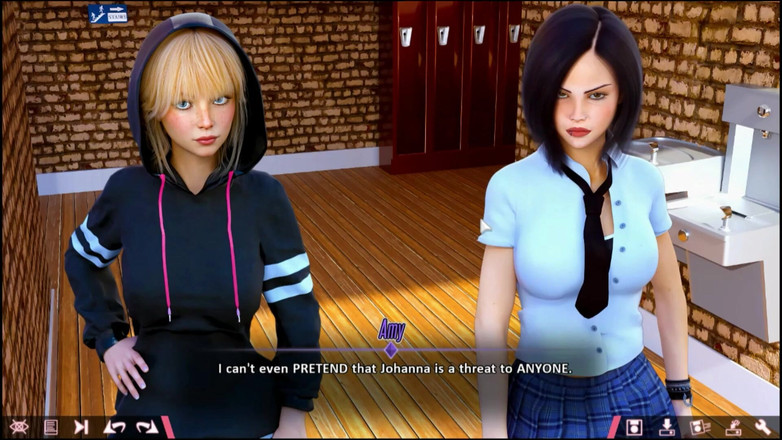The image size is (782, 440).
Task: Activate the skip-forward arrow icon
Action: [81, 427]
